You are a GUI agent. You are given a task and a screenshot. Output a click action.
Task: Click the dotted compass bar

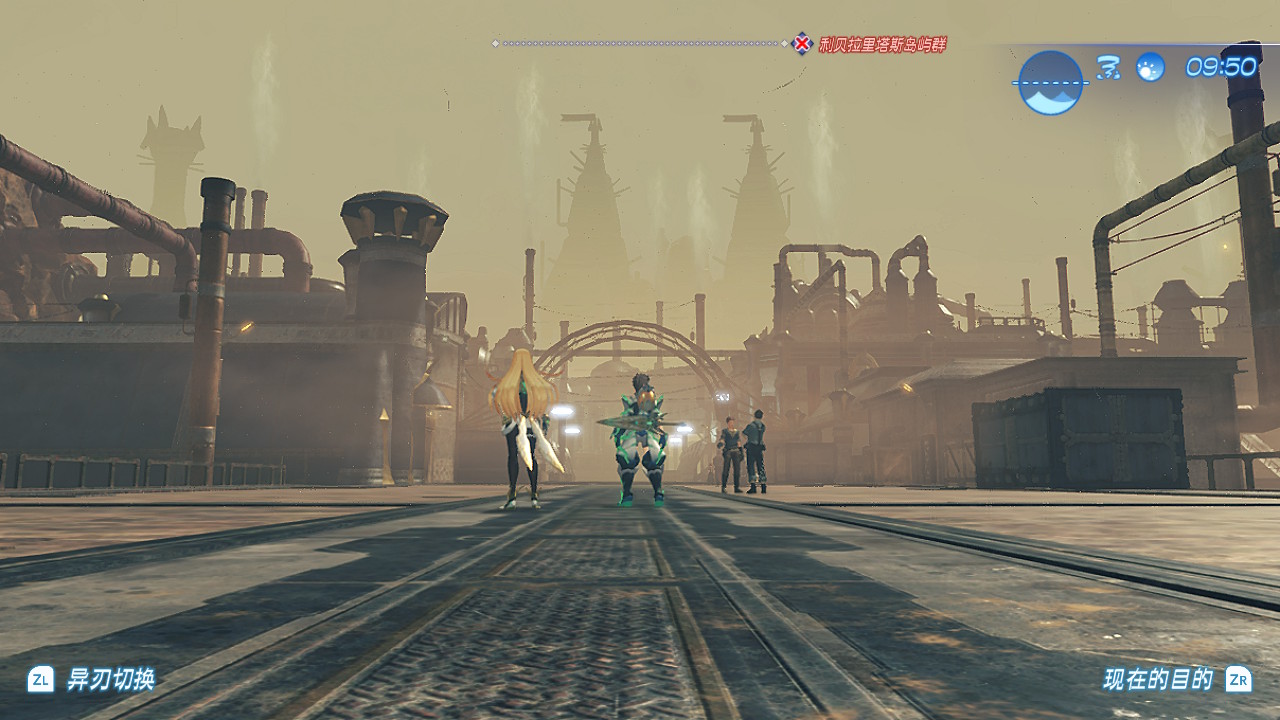pyautogui.click(x=640, y=44)
